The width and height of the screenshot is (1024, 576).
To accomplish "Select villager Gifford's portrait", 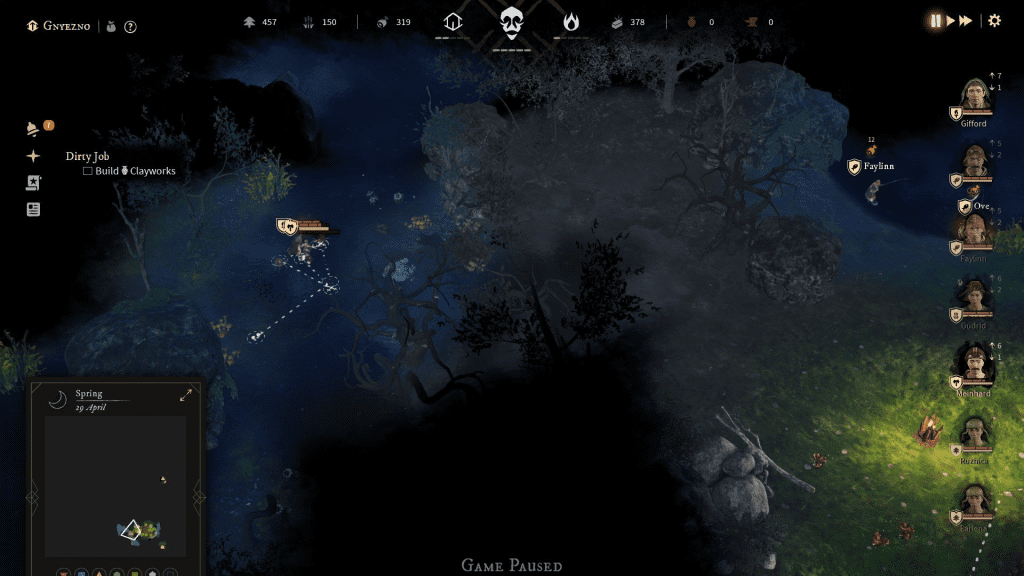I will pos(973,98).
